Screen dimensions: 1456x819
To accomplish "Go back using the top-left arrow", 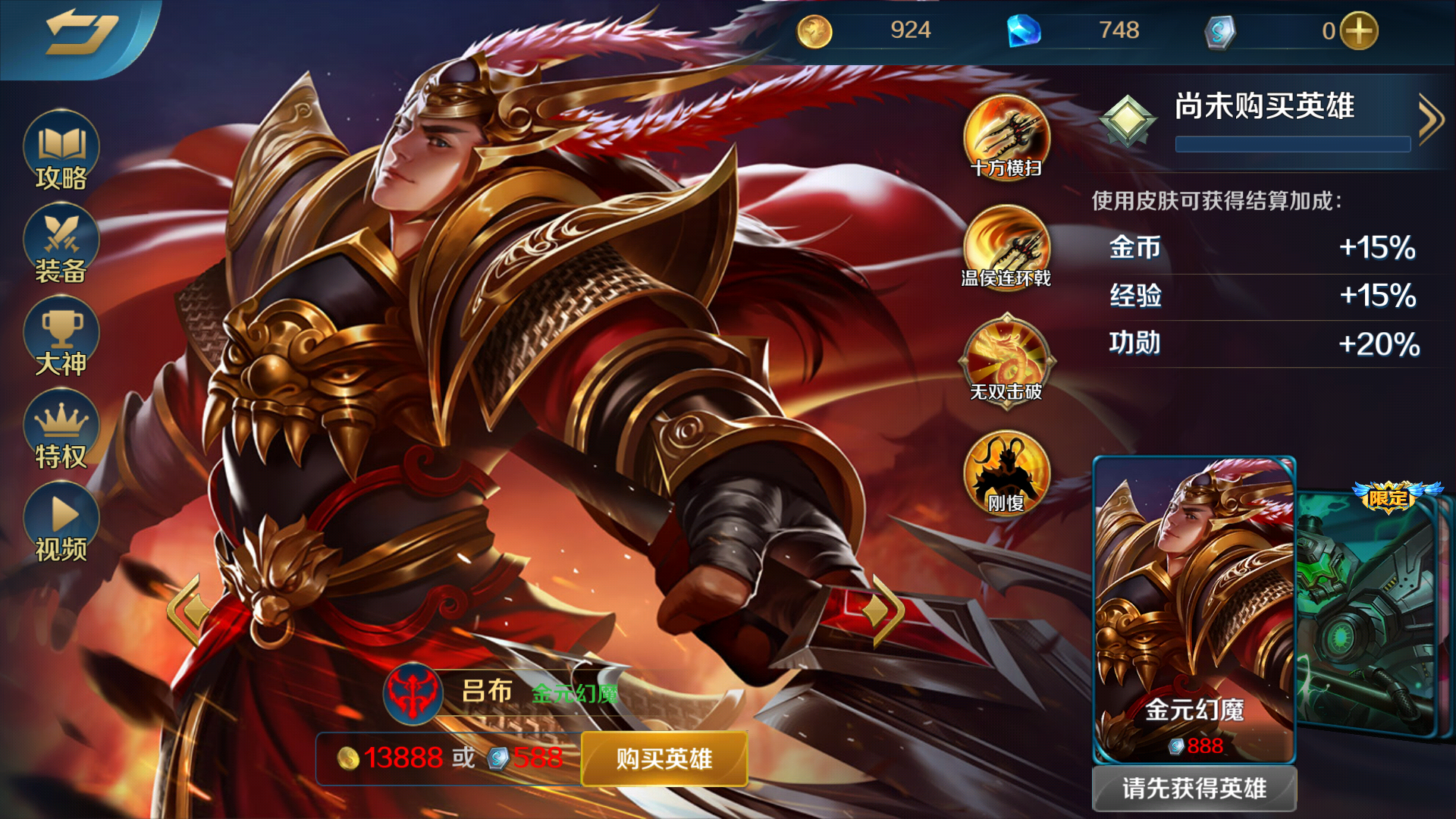I will point(80,34).
